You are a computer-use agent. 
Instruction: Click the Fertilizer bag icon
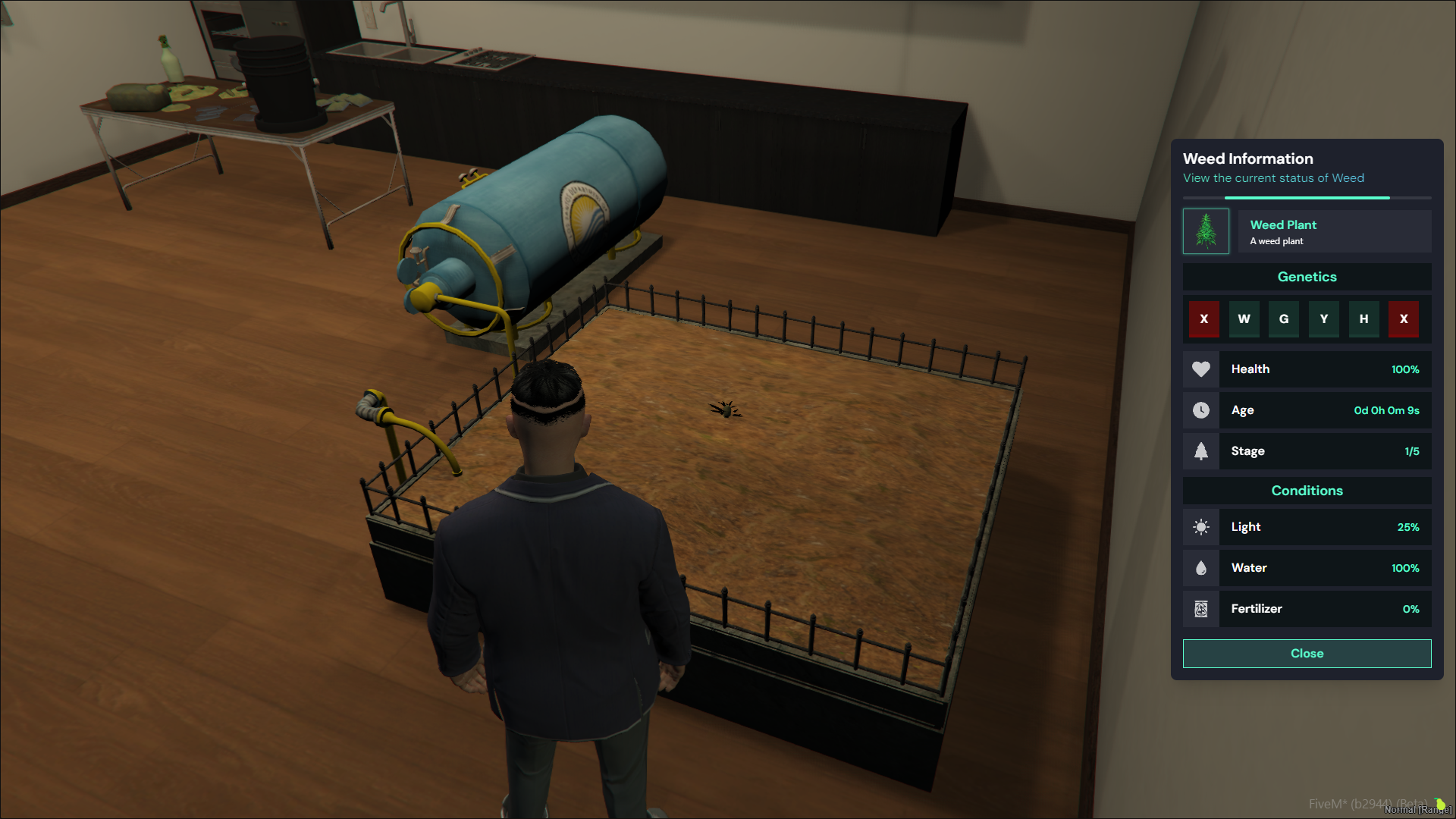click(1200, 608)
